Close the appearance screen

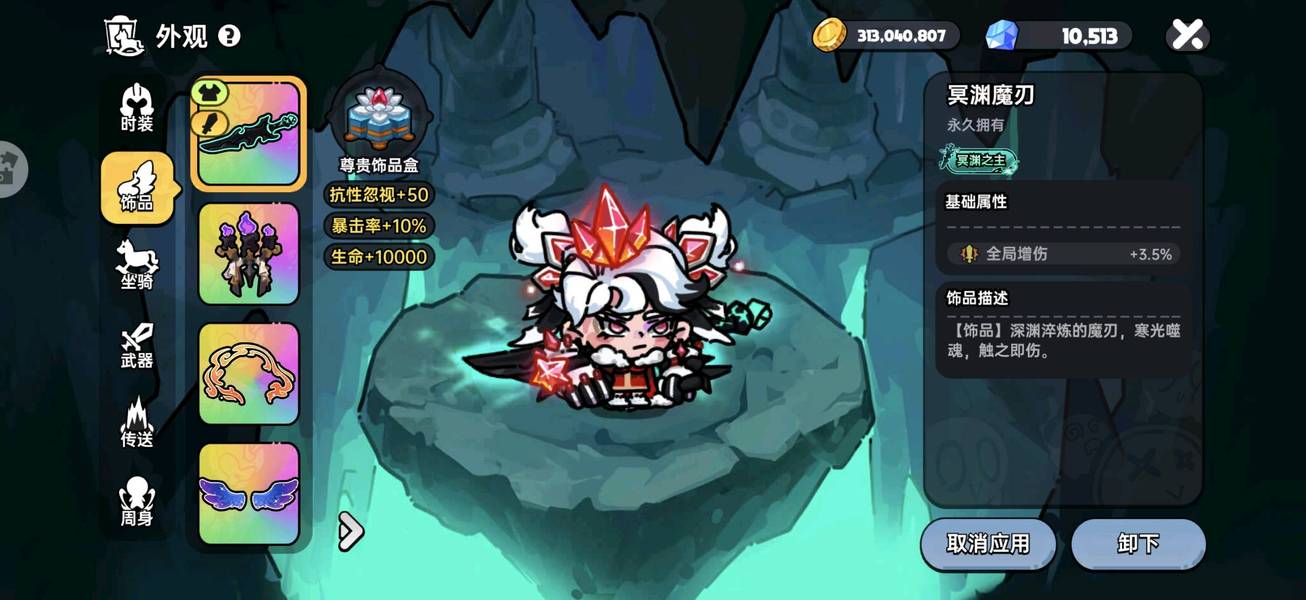point(1187,36)
